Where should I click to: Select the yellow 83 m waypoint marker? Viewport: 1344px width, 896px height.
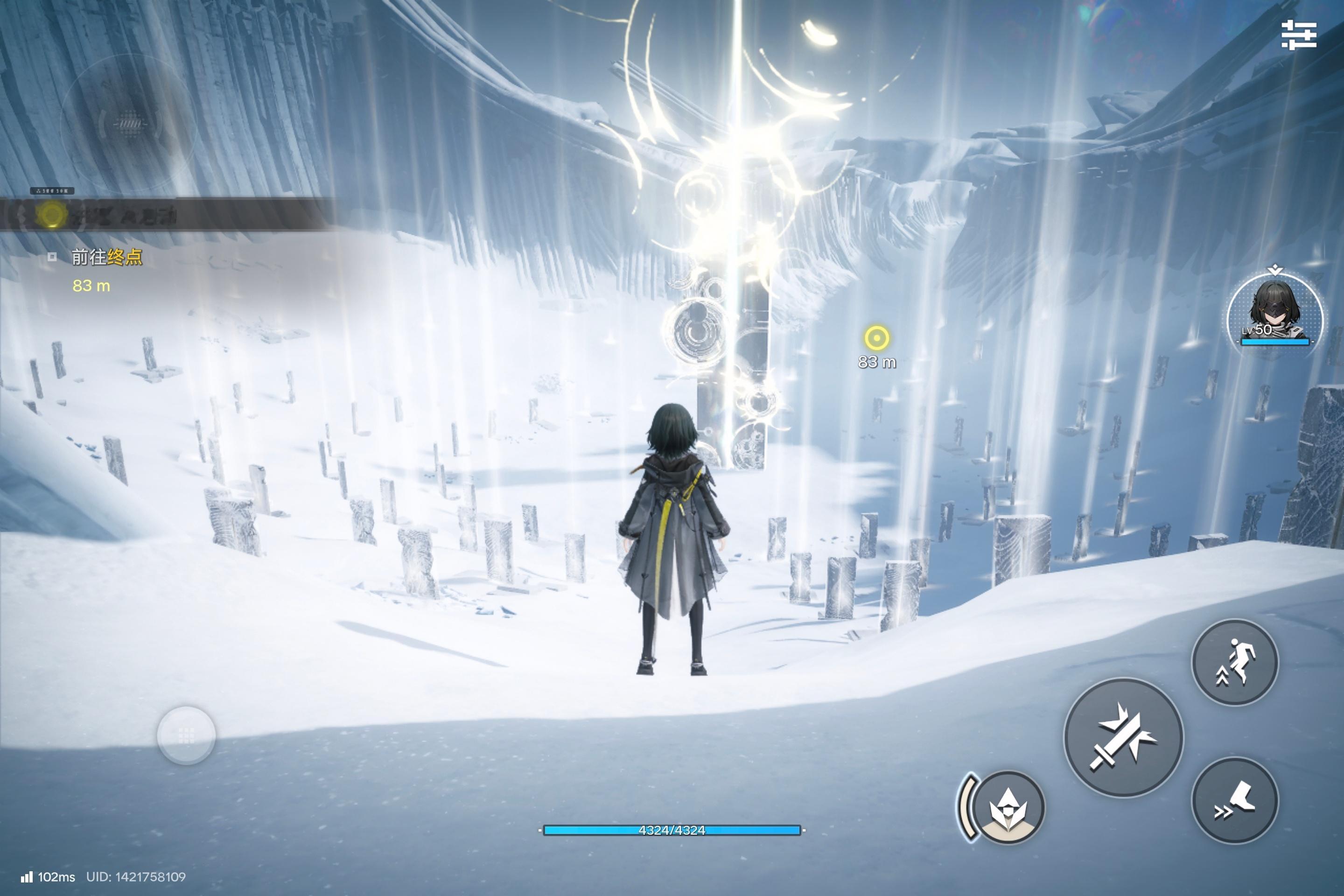tap(876, 338)
